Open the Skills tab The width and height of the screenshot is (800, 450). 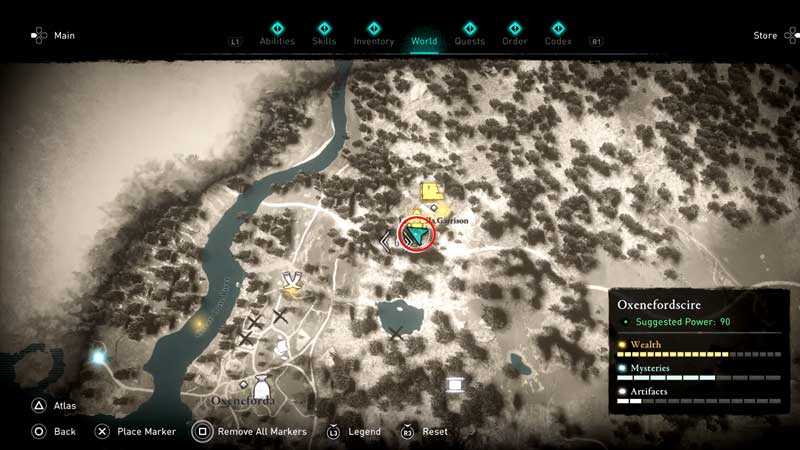(x=324, y=41)
